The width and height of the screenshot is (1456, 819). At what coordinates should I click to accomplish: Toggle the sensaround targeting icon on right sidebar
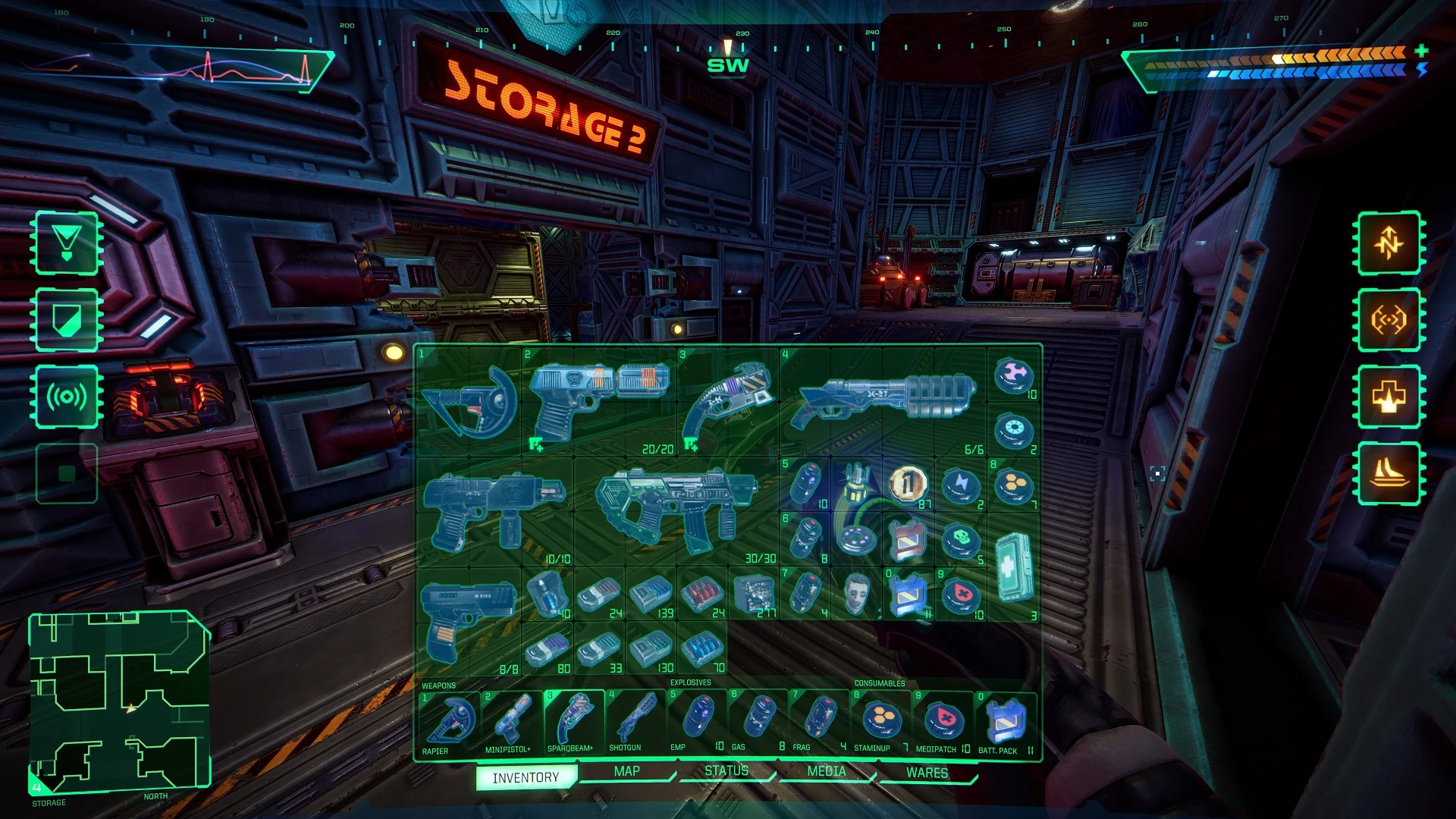pyautogui.click(x=1389, y=318)
